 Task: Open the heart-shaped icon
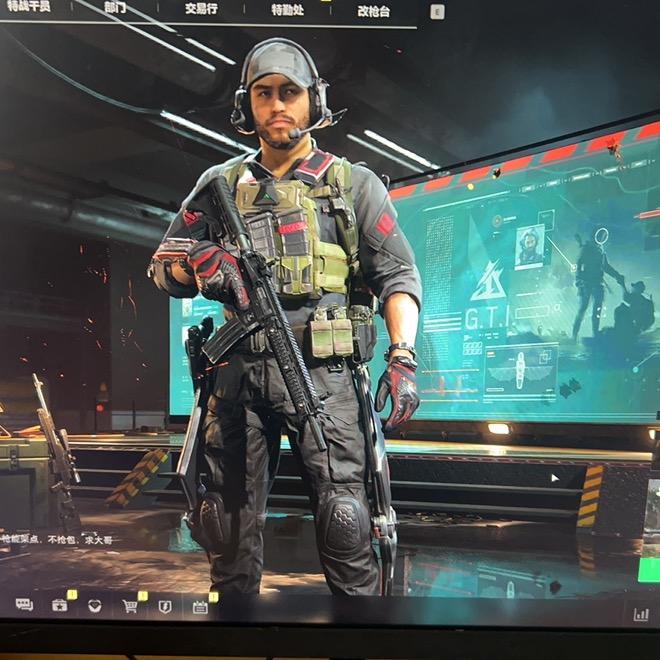[x=94, y=605]
